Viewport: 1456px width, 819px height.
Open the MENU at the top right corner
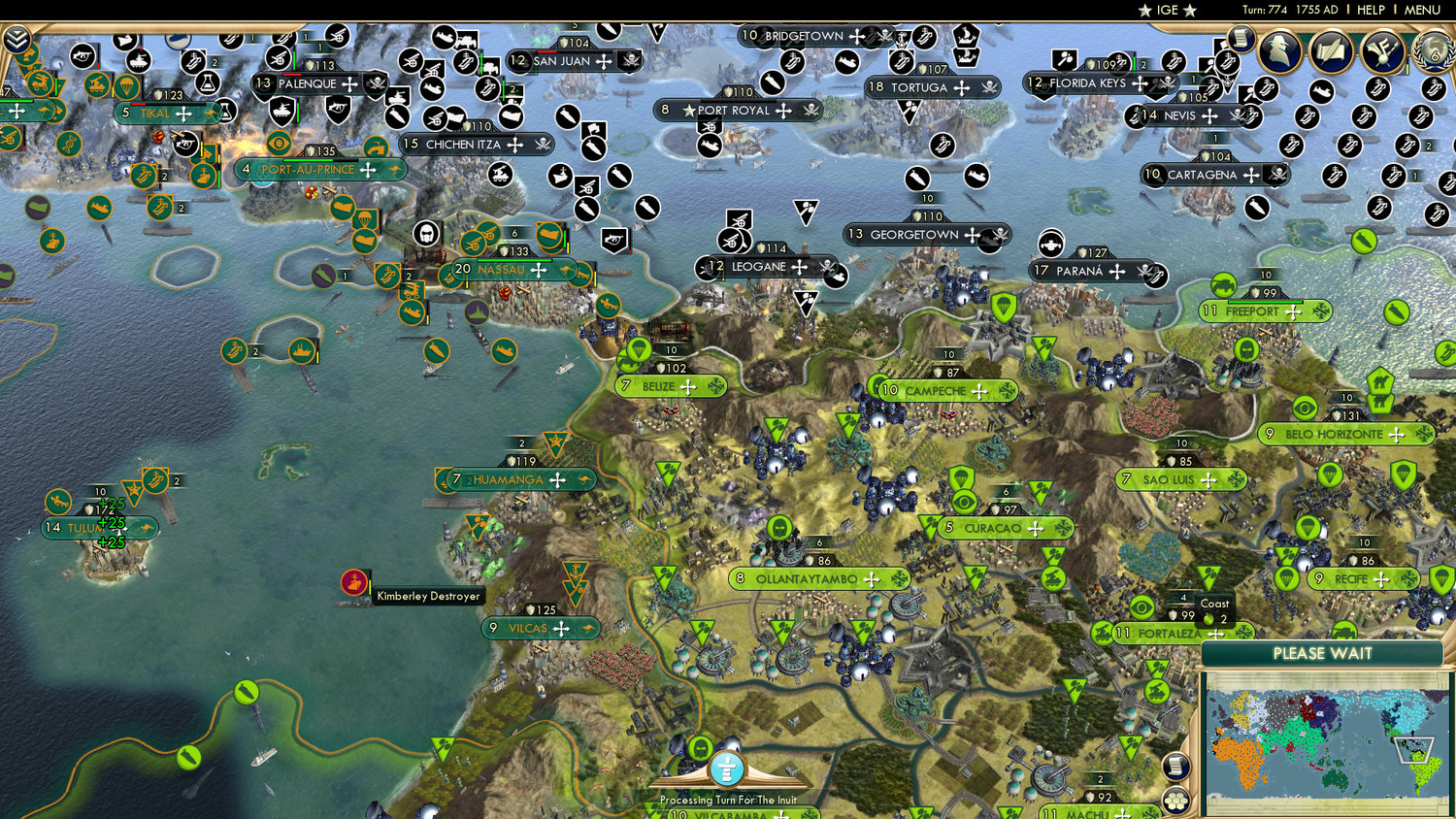(1421, 10)
